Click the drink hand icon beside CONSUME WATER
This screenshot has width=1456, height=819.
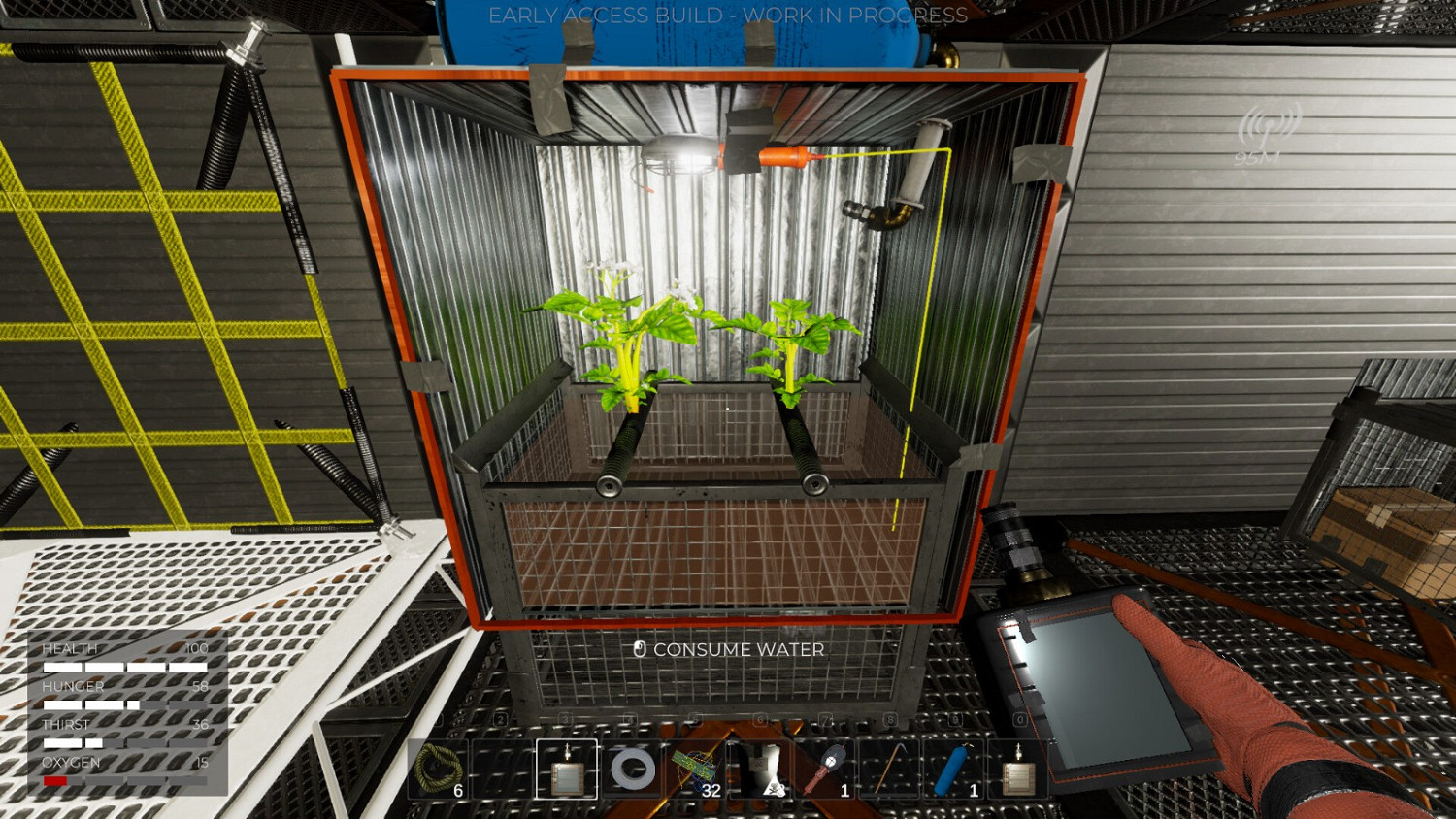click(x=639, y=649)
